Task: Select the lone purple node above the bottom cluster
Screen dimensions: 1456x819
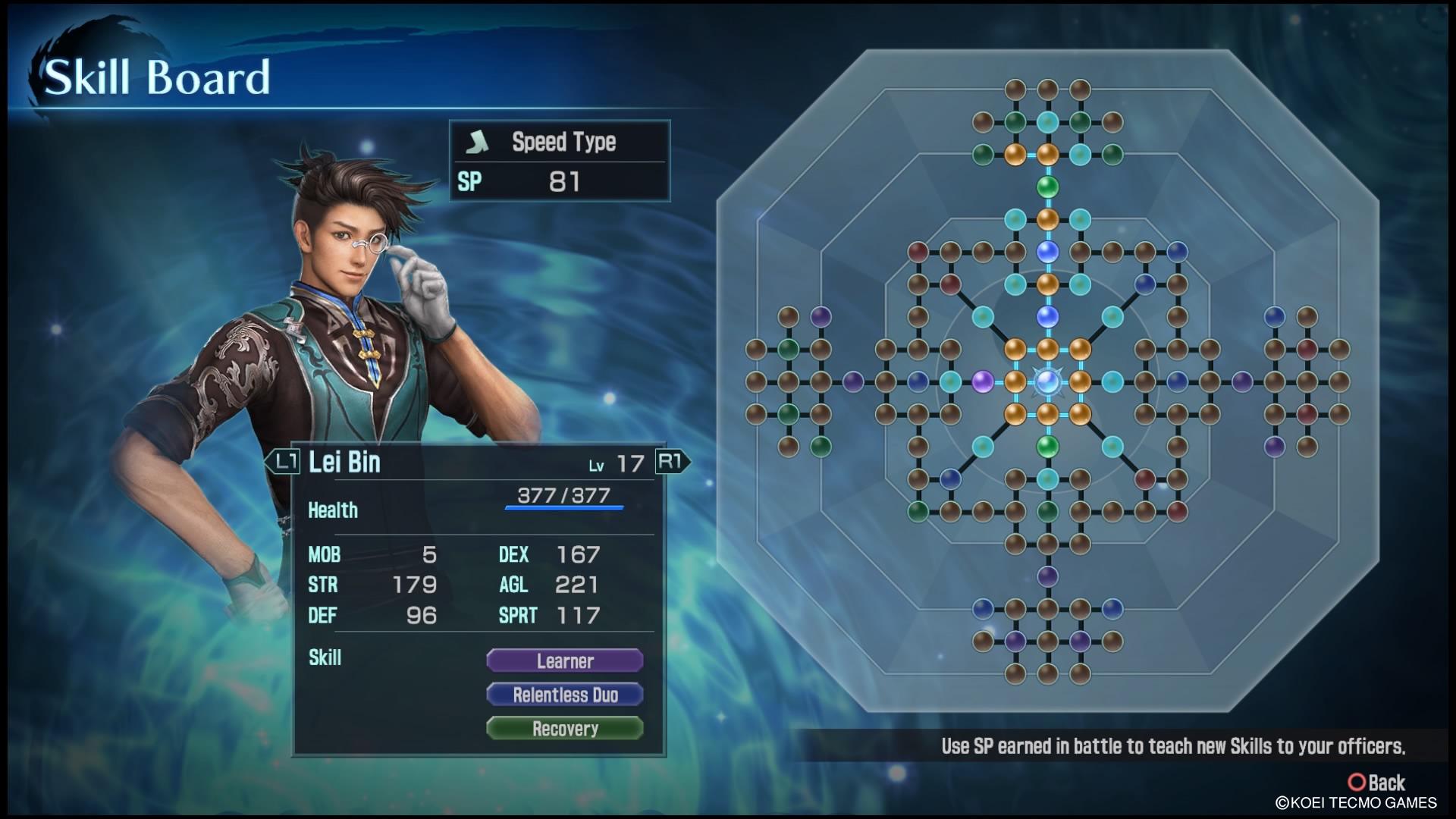Action: (1047, 576)
